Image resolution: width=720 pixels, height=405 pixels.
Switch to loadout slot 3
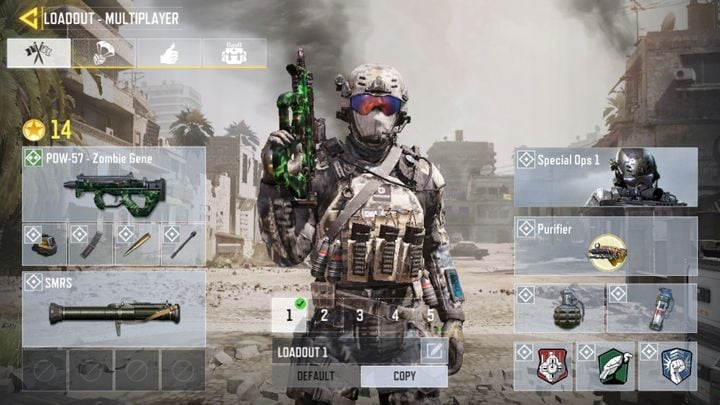click(360, 316)
